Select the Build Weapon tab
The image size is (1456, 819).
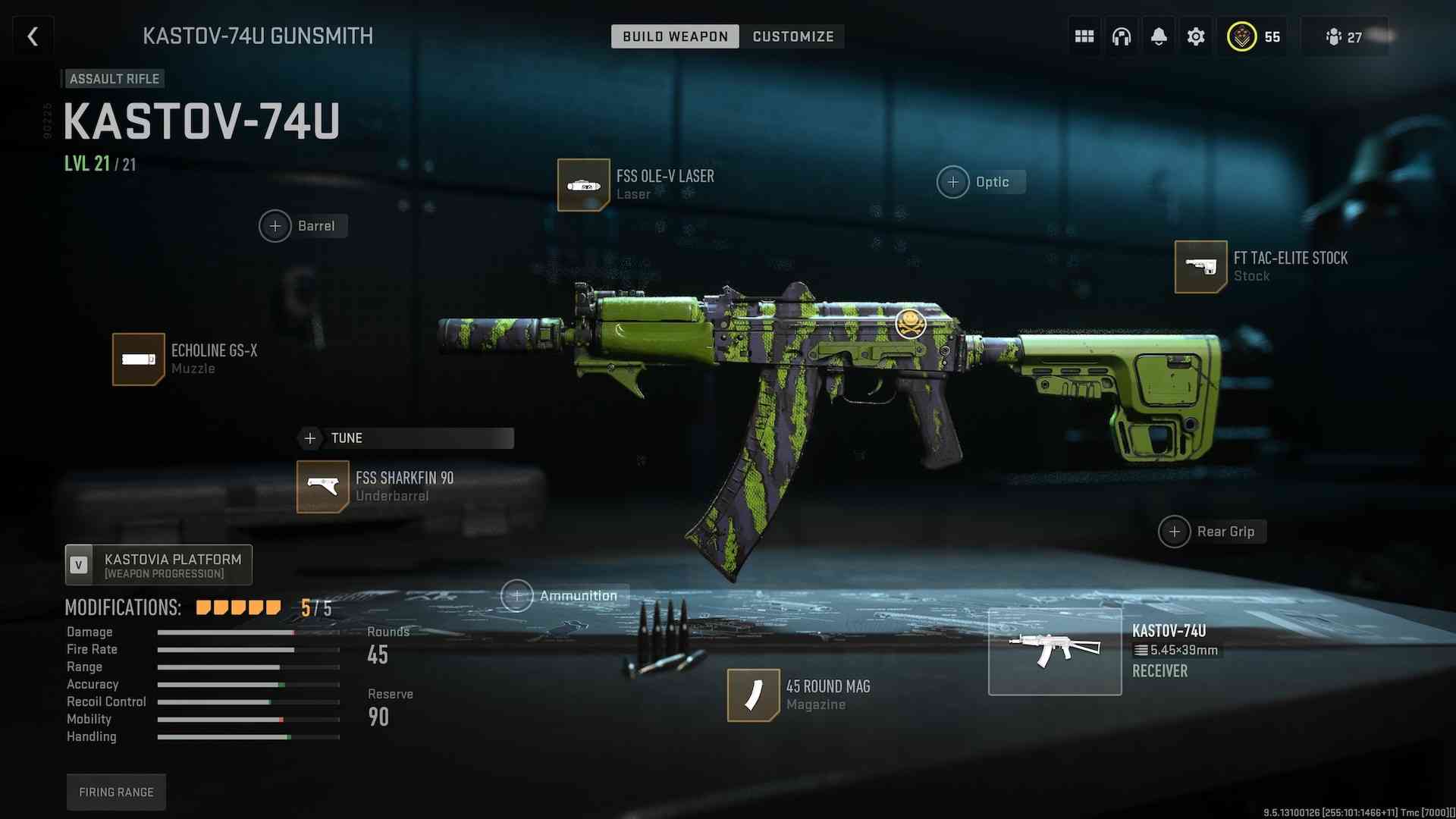coord(675,36)
